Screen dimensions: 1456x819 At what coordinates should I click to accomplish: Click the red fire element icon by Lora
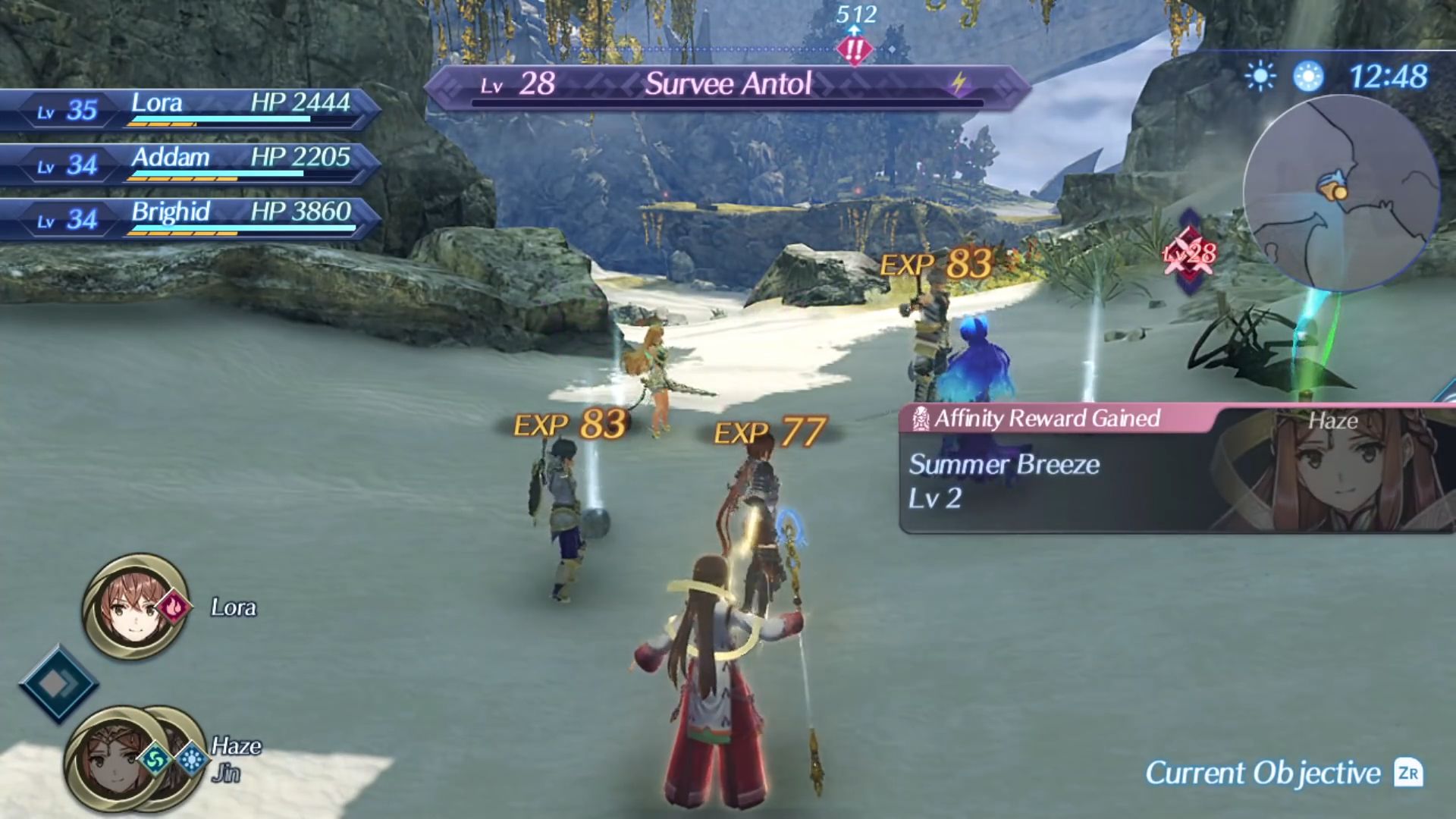pyautogui.click(x=174, y=607)
